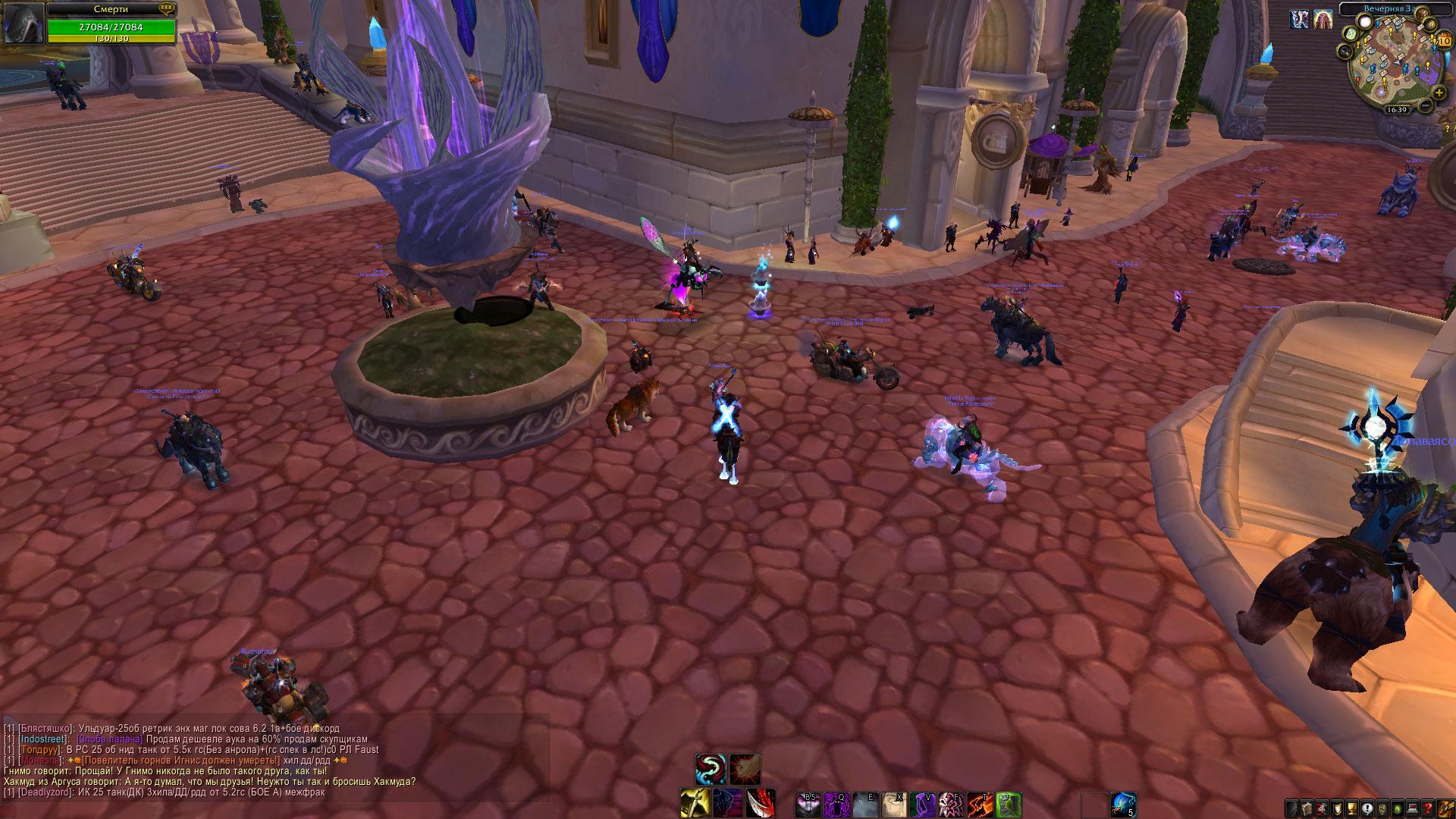Click the minimap zoom-out minus button
Screen dimensions: 1456x819
tap(1426, 107)
